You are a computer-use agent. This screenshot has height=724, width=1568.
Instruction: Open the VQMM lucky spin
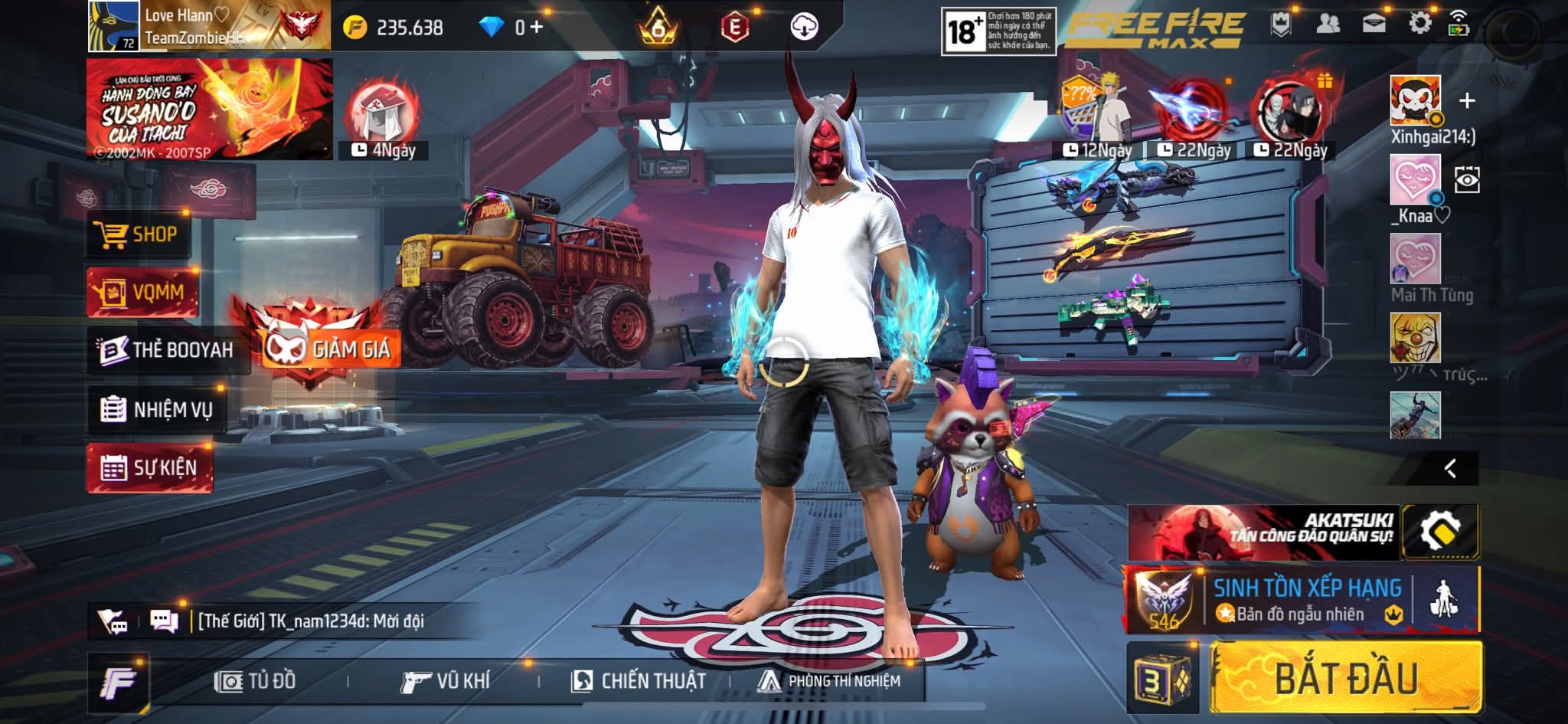tap(142, 292)
